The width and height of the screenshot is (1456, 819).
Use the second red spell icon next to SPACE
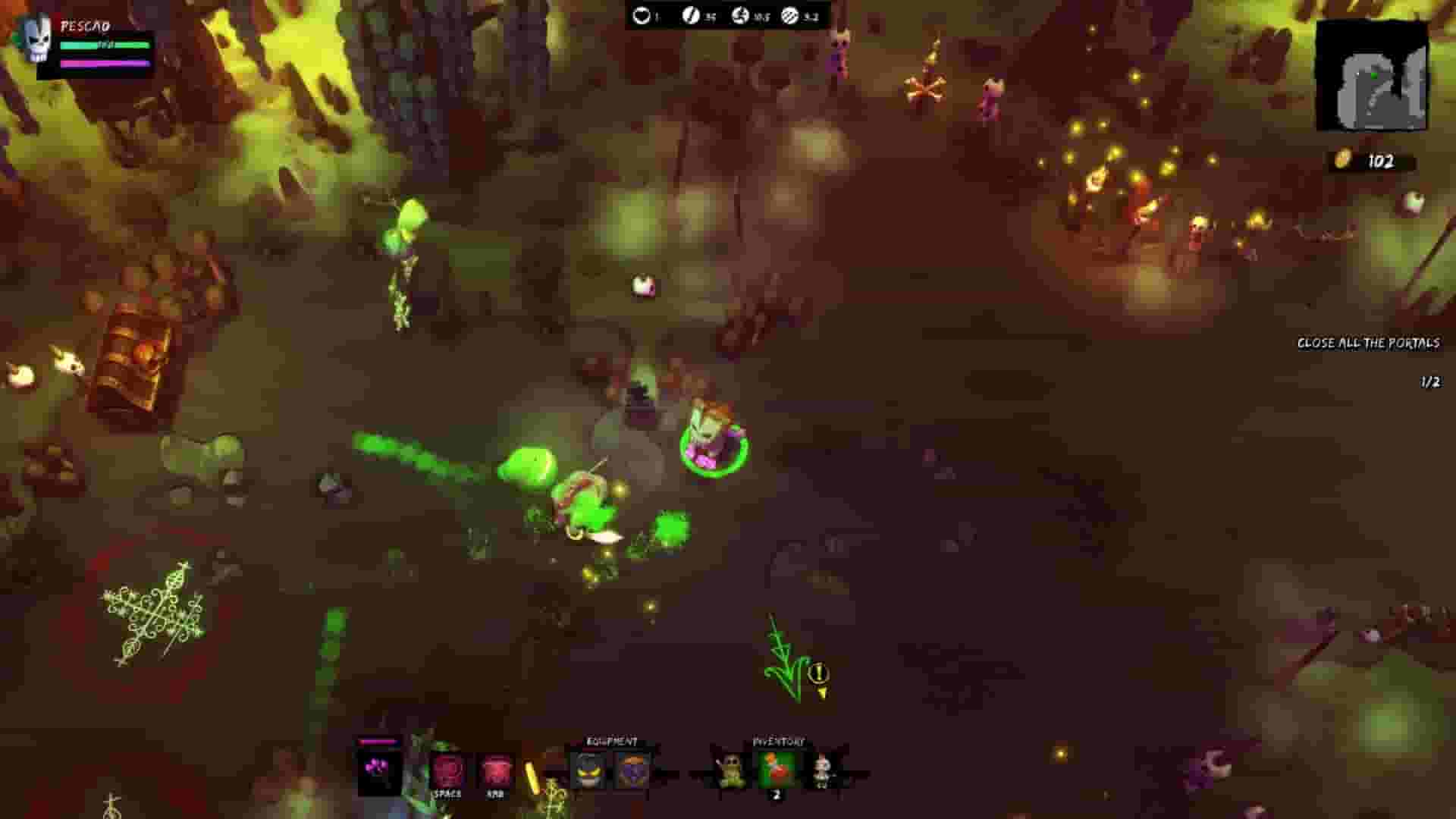click(x=497, y=768)
